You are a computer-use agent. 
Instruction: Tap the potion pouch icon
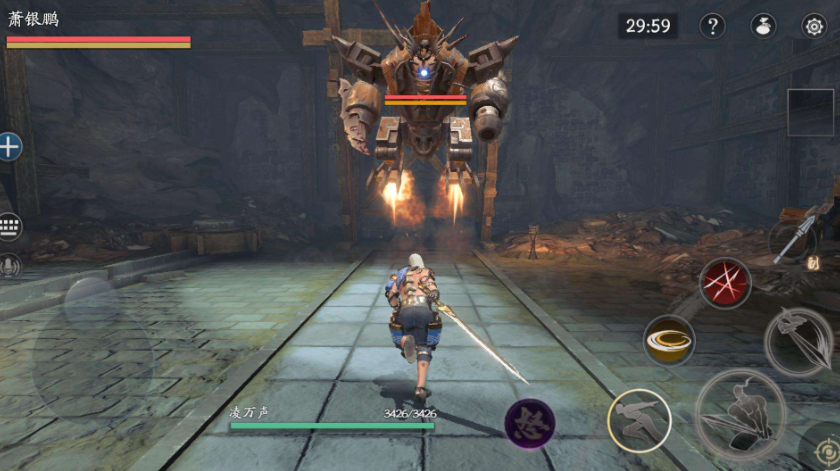click(763, 26)
